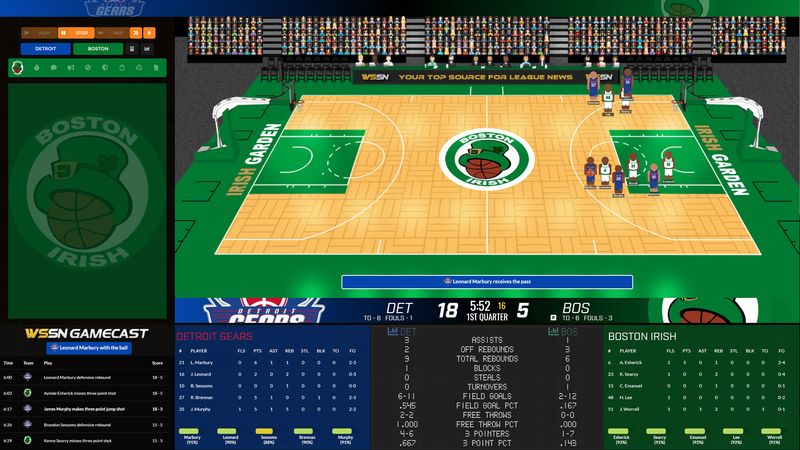The width and height of the screenshot is (800, 450).
Task: Click the Play button
Action: pos(40,33)
